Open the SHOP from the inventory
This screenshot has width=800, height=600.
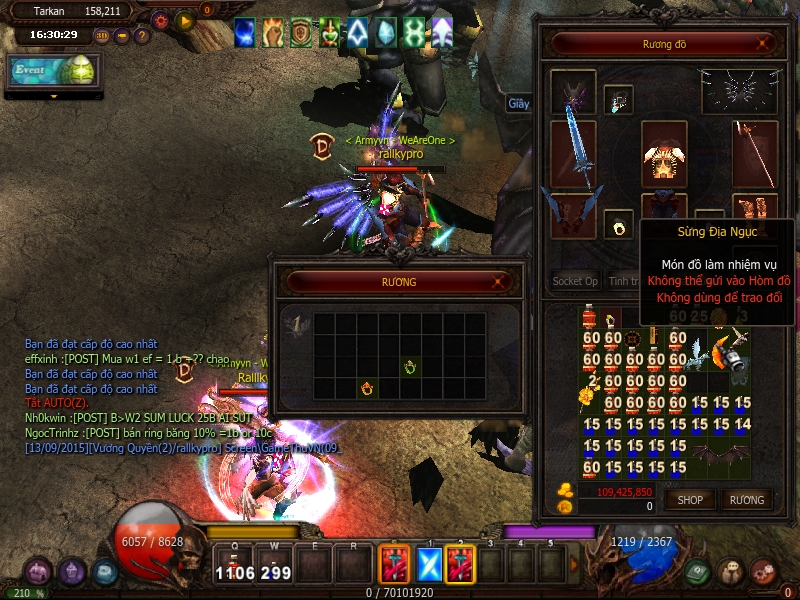691,499
